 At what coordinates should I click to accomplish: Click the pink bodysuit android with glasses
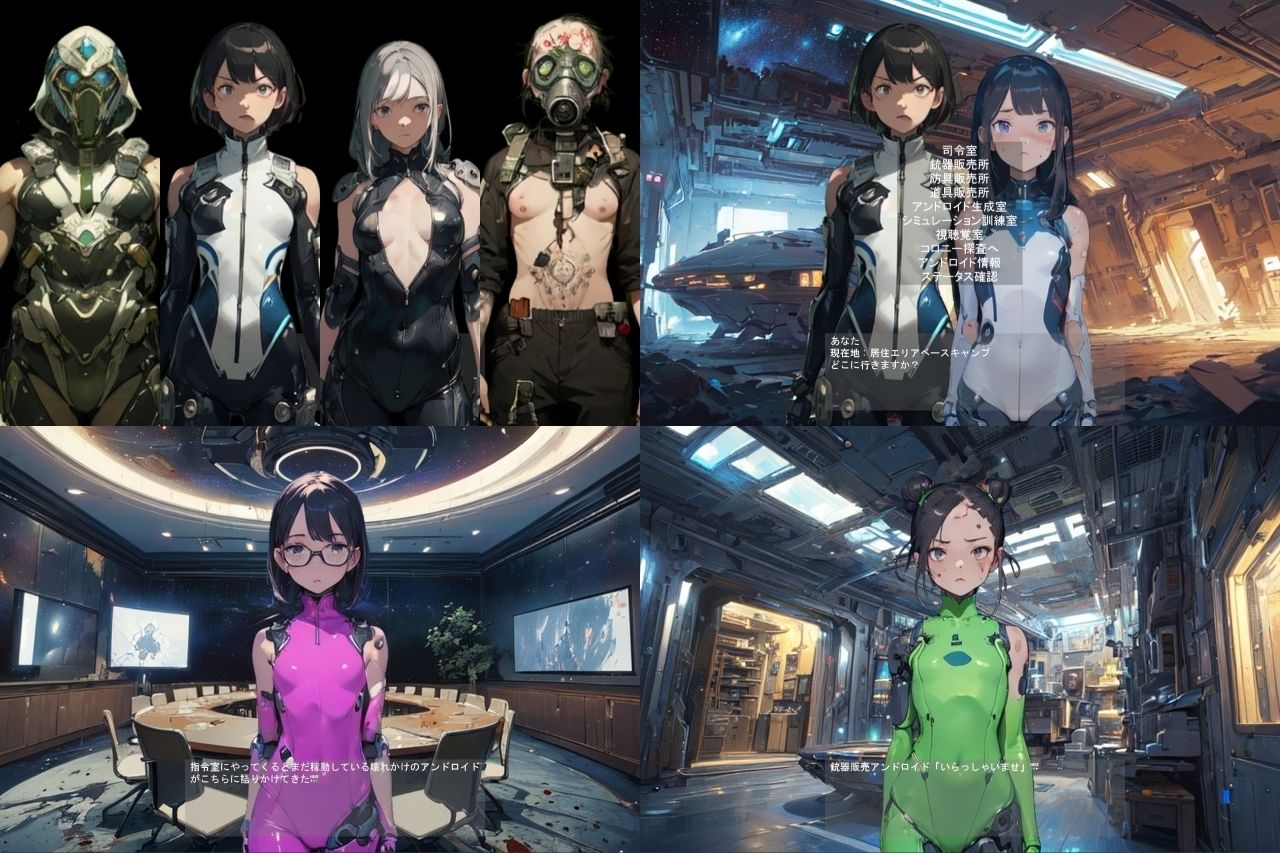click(x=320, y=650)
